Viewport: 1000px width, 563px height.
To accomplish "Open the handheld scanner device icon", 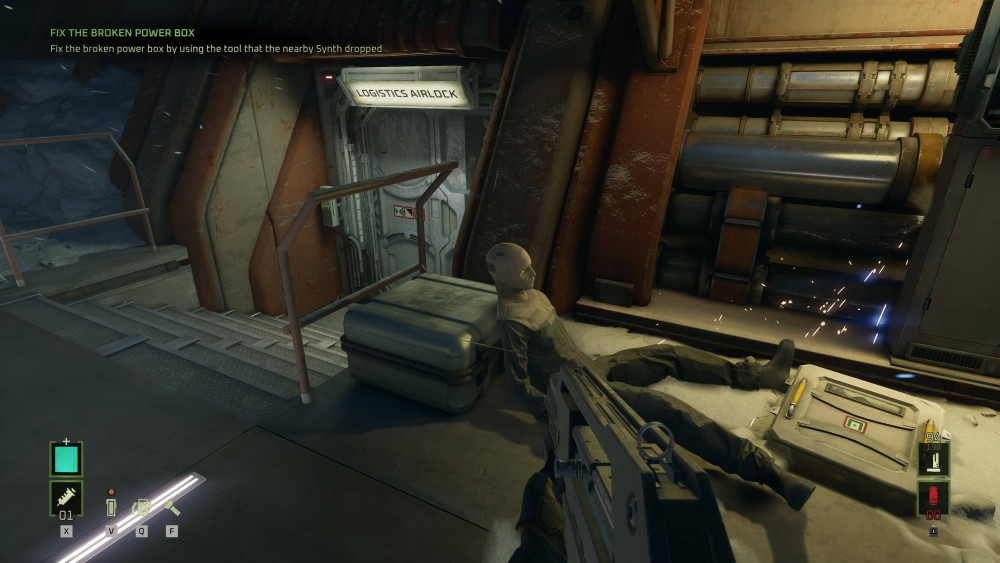I will 141,508.
